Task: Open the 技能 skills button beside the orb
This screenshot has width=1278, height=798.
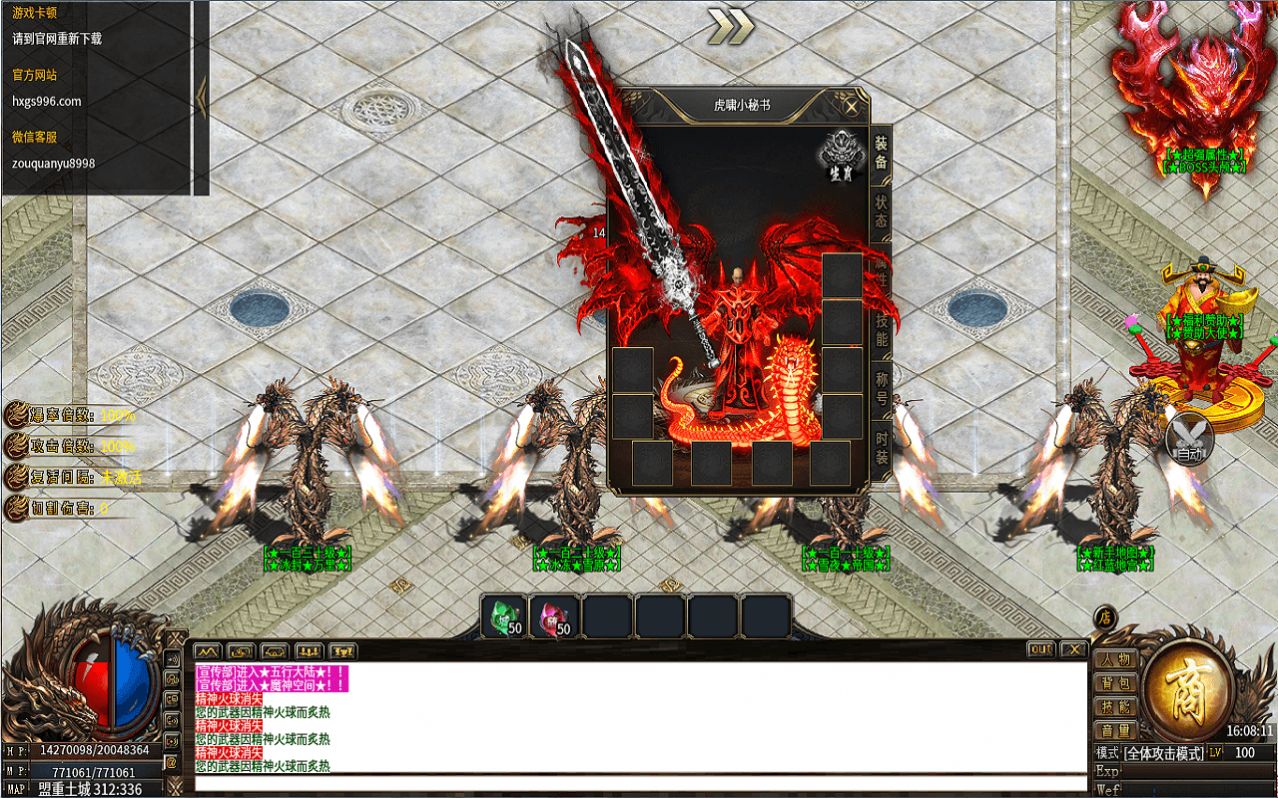Action: pyautogui.click(x=1116, y=707)
